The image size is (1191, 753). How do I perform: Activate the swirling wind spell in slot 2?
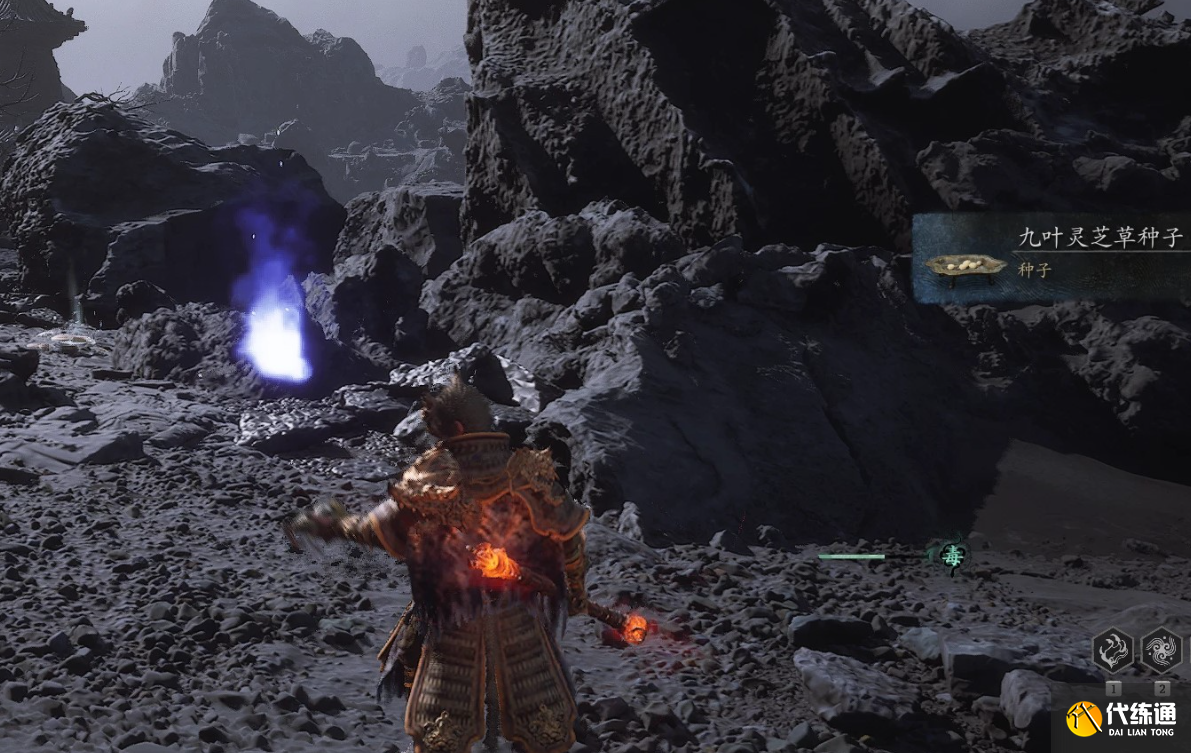pyautogui.click(x=1161, y=649)
